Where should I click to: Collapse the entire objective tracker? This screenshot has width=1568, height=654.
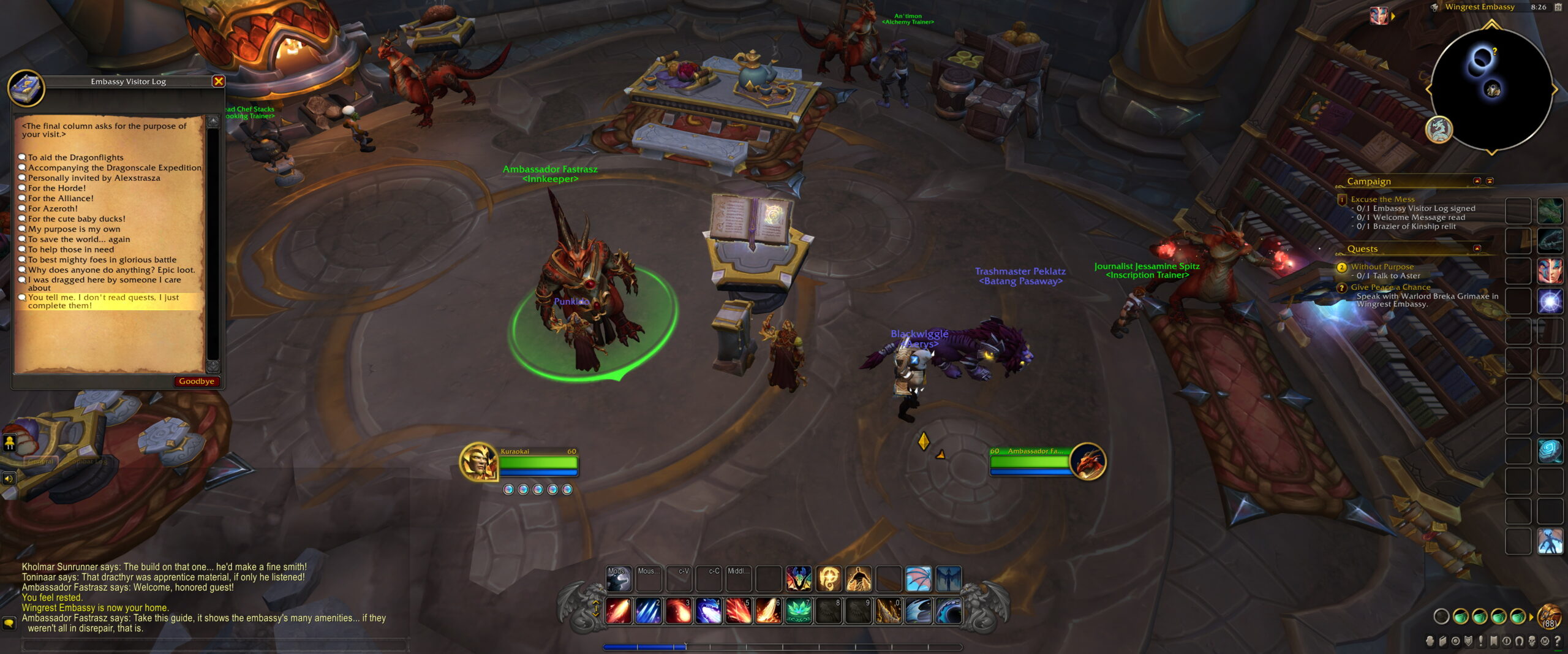tap(1490, 181)
